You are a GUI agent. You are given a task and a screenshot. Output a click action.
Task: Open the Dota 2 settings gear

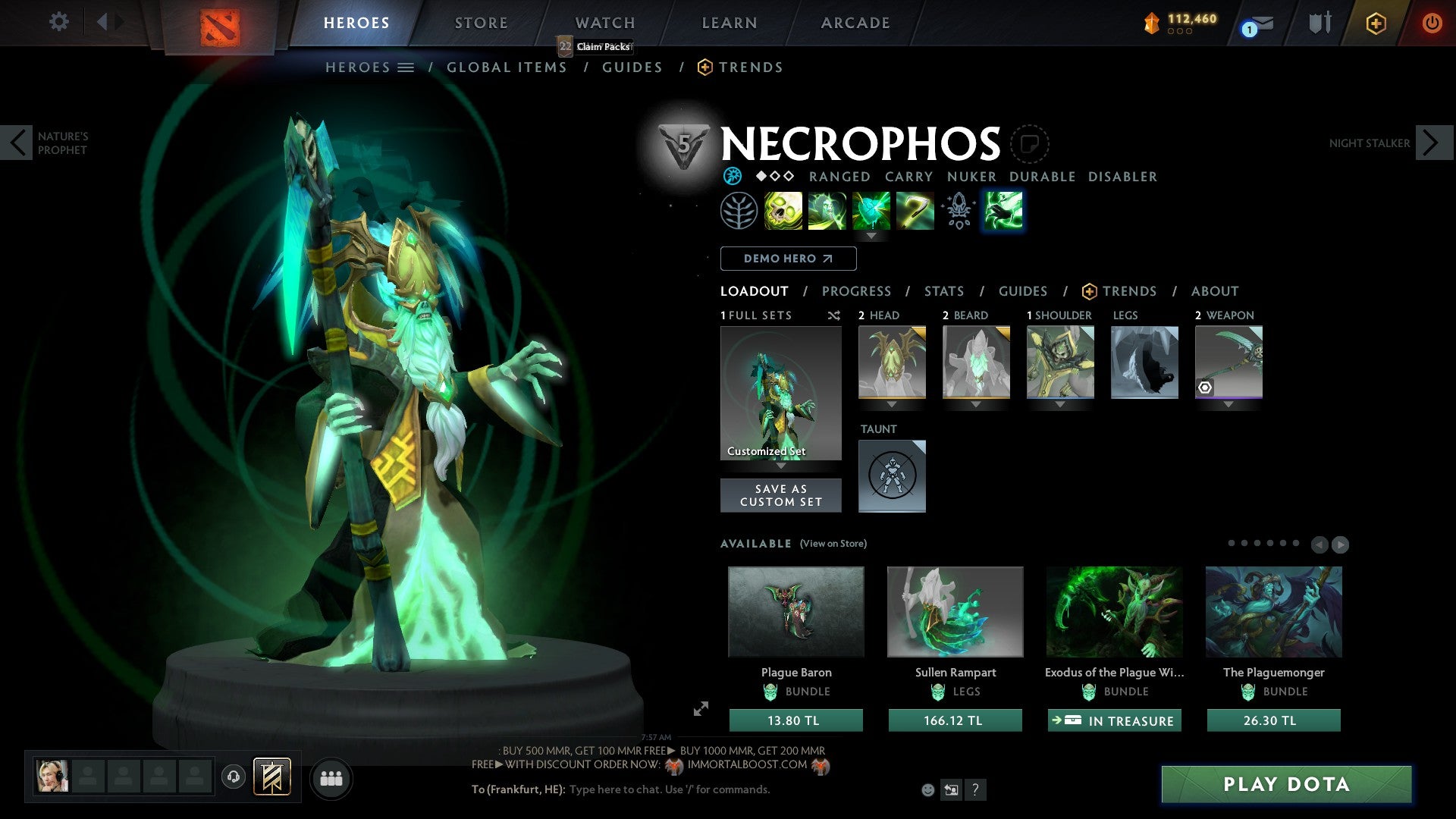click(x=59, y=22)
